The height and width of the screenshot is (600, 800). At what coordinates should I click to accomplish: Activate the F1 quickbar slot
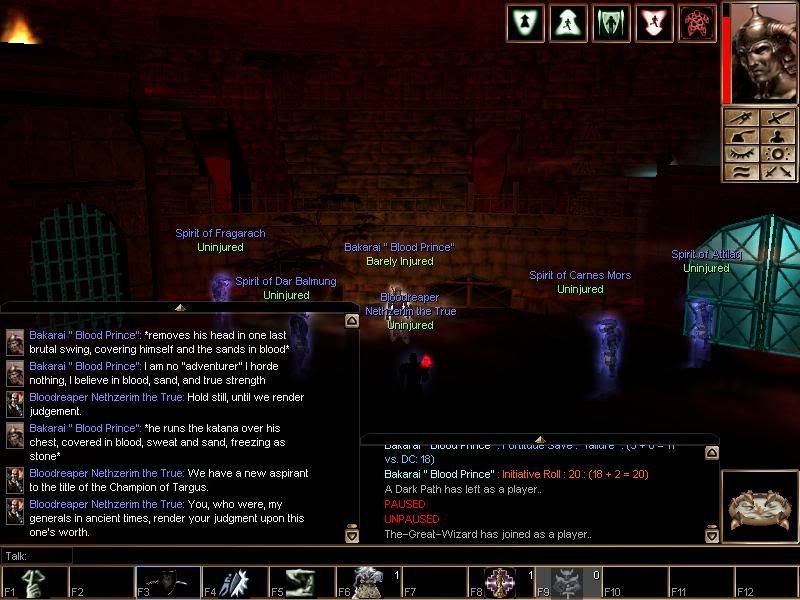[34, 582]
